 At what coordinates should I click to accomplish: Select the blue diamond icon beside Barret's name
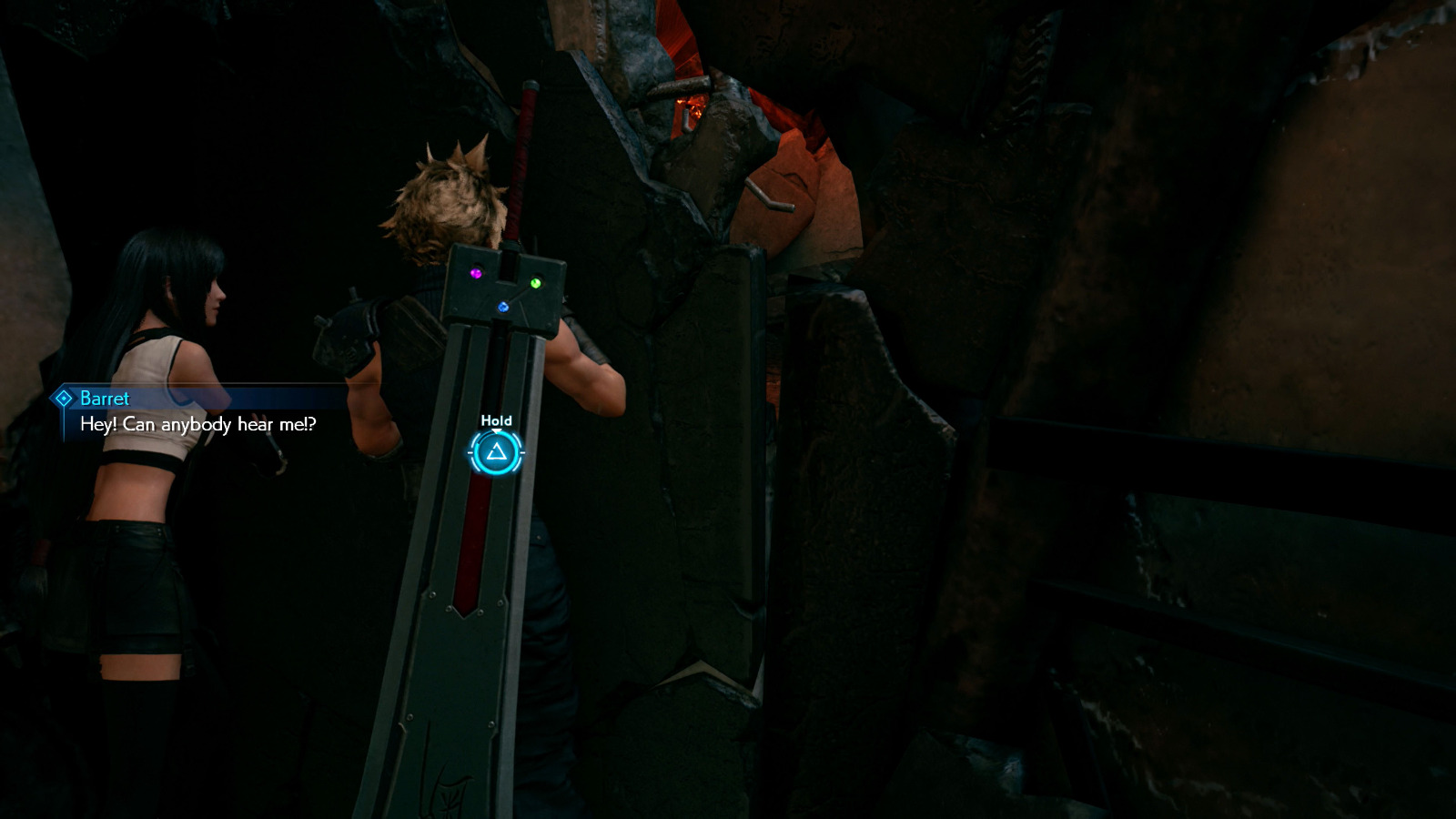(65, 398)
